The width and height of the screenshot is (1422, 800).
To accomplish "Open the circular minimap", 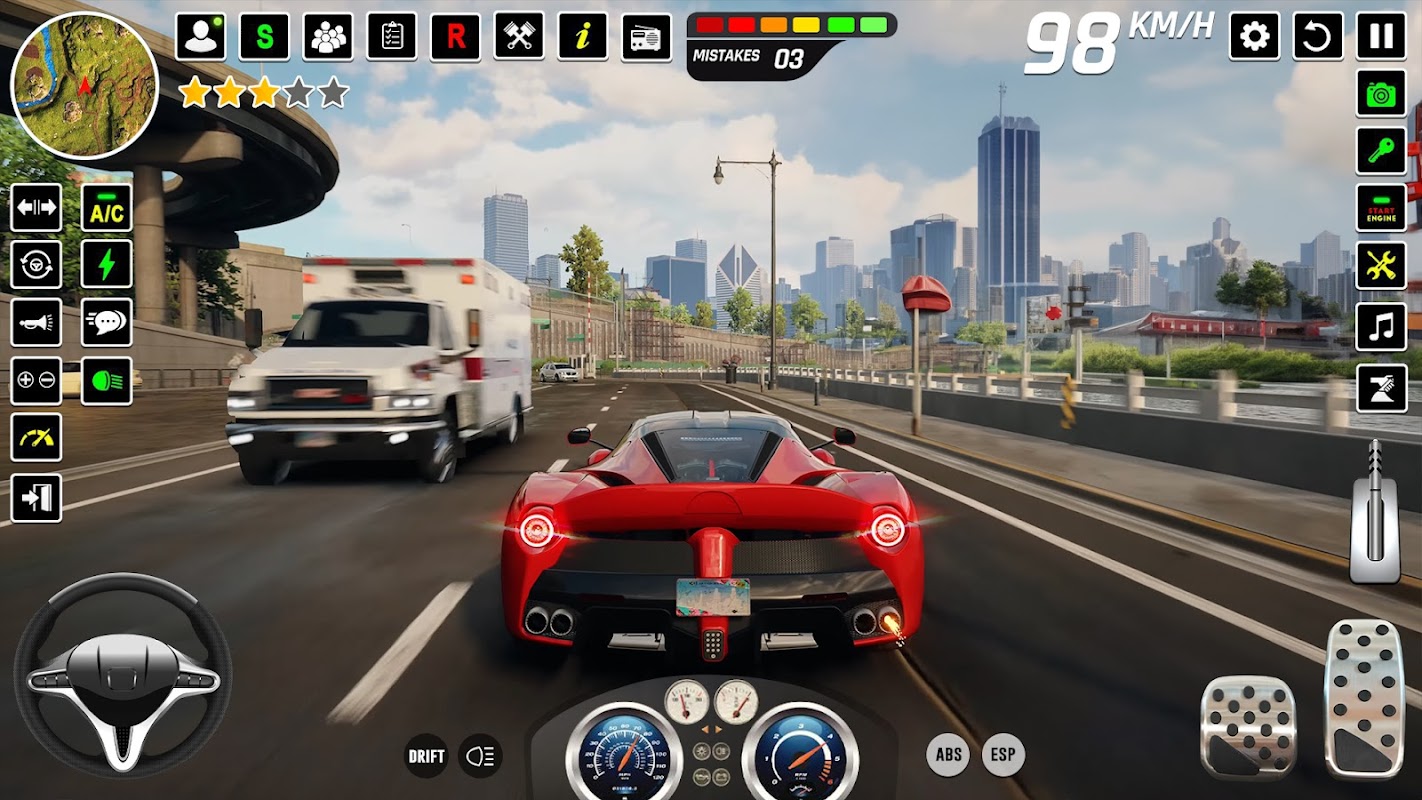I will 84,85.
